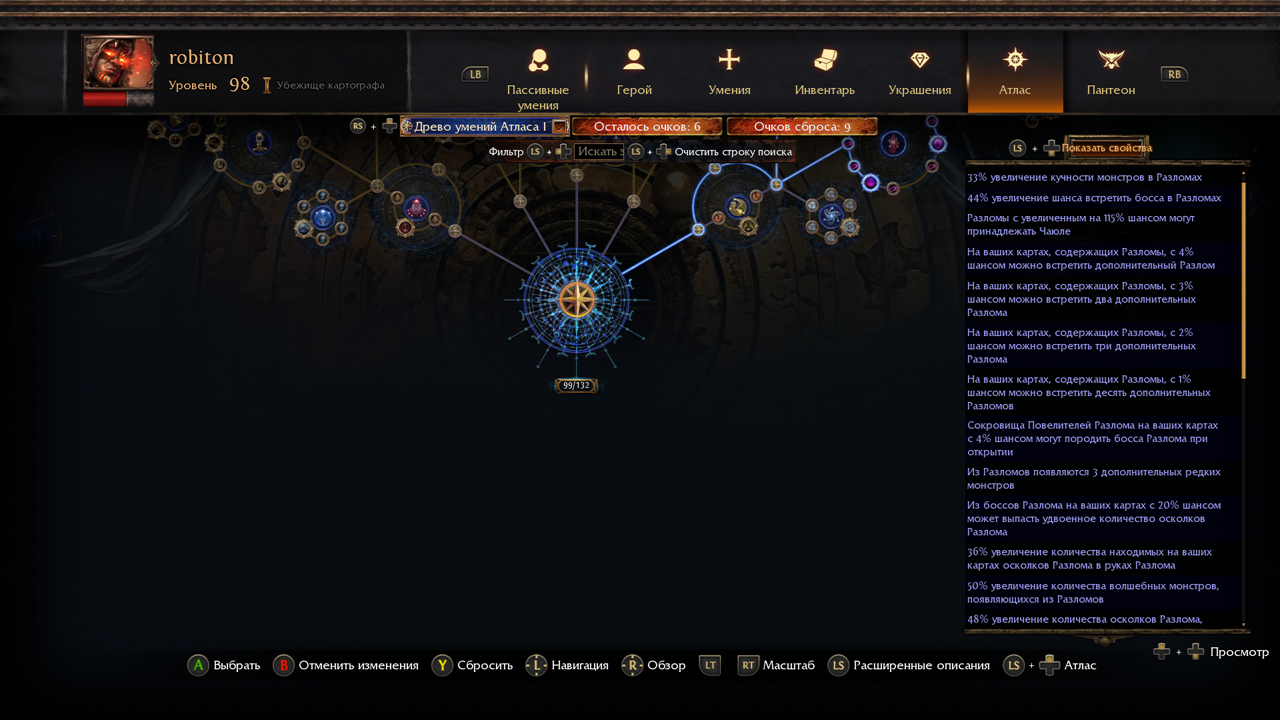
Task: Select the red cluster node left of center
Action: pyautogui.click(x=416, y=207)
